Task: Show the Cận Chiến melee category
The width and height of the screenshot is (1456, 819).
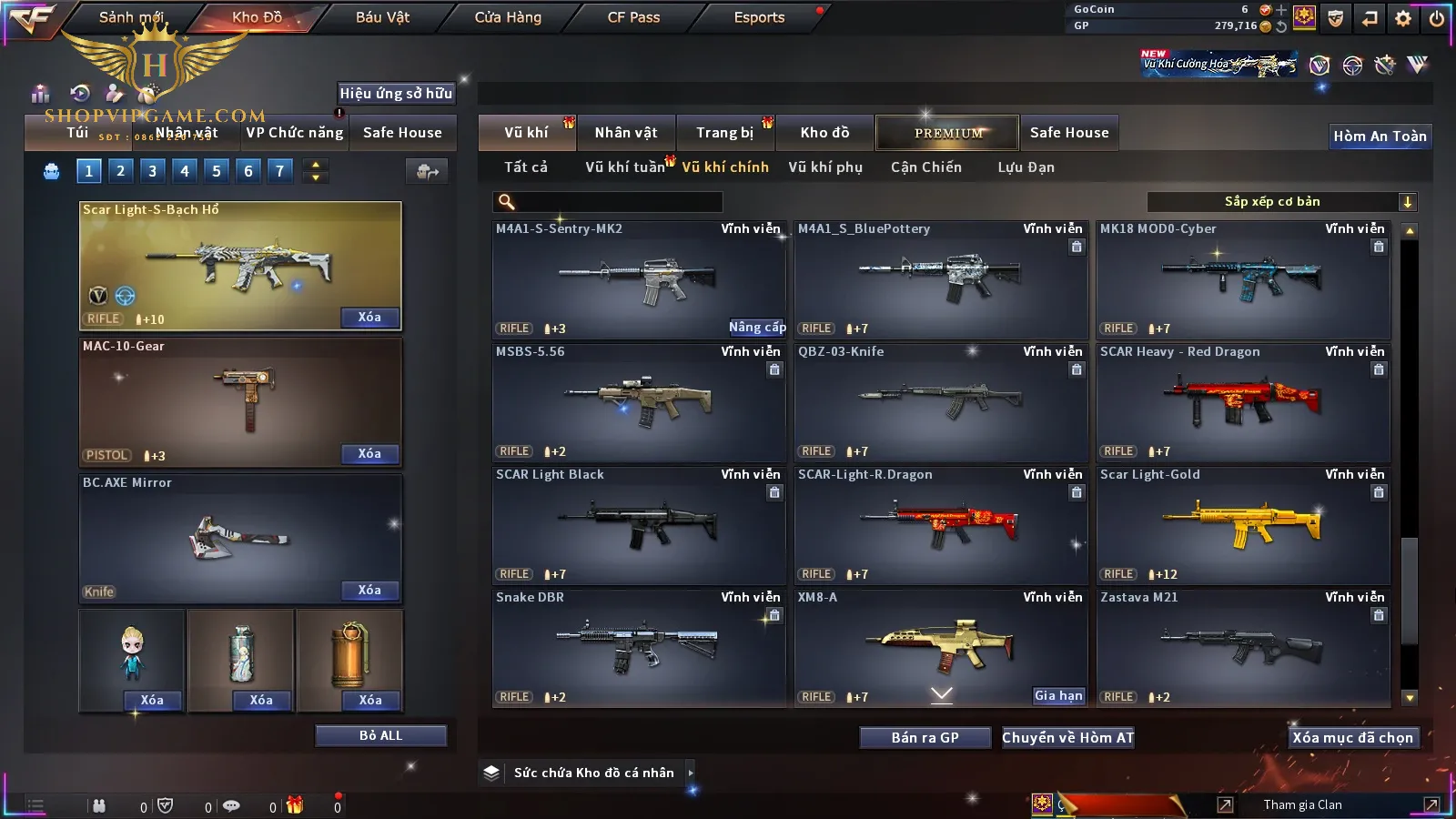Action: (x=925, y=167)
